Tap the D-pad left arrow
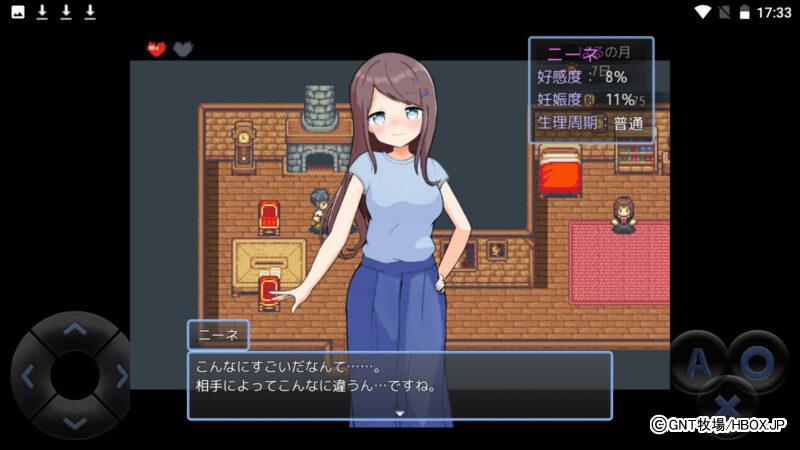 27,376
